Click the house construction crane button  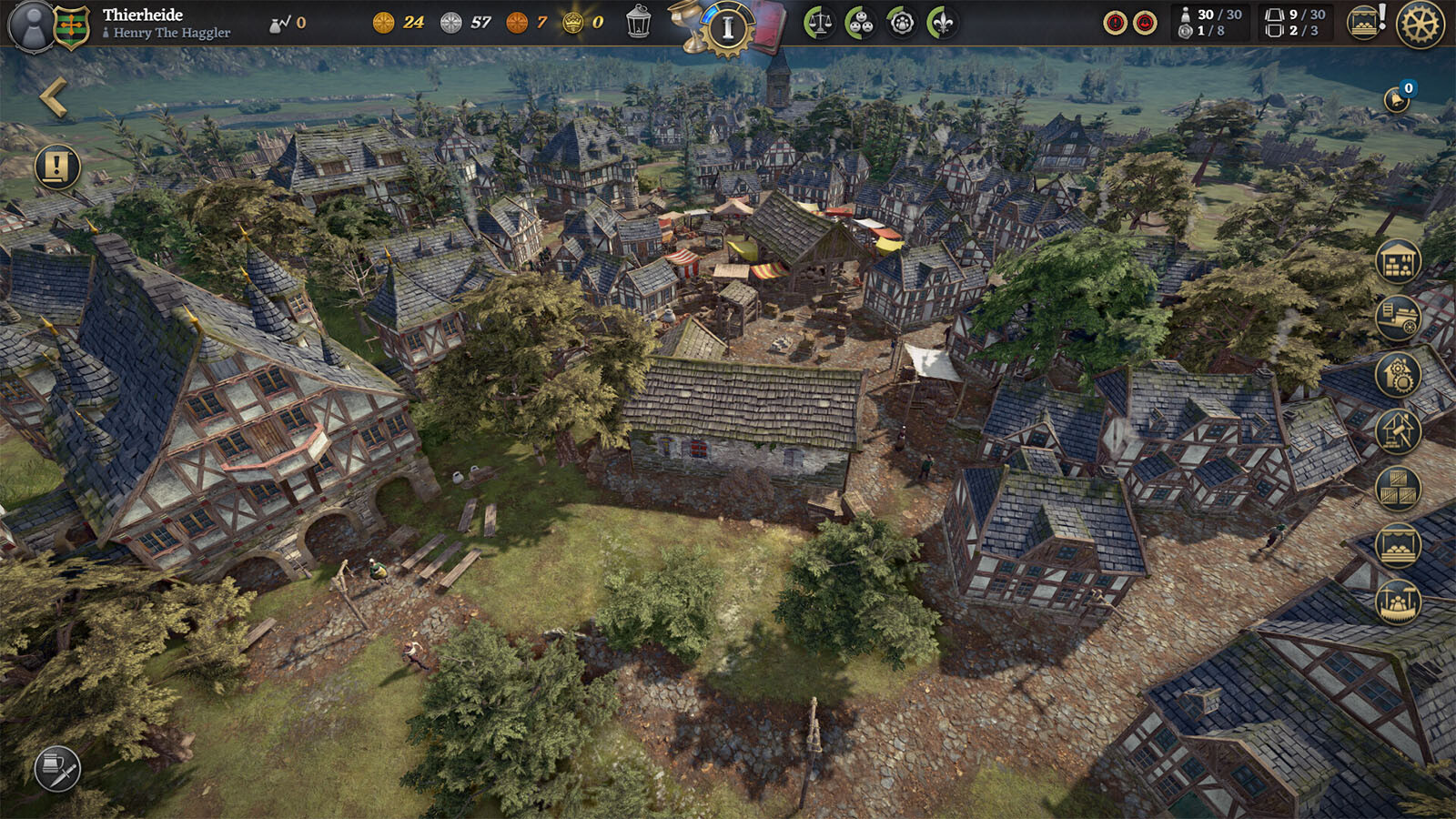1398,430
